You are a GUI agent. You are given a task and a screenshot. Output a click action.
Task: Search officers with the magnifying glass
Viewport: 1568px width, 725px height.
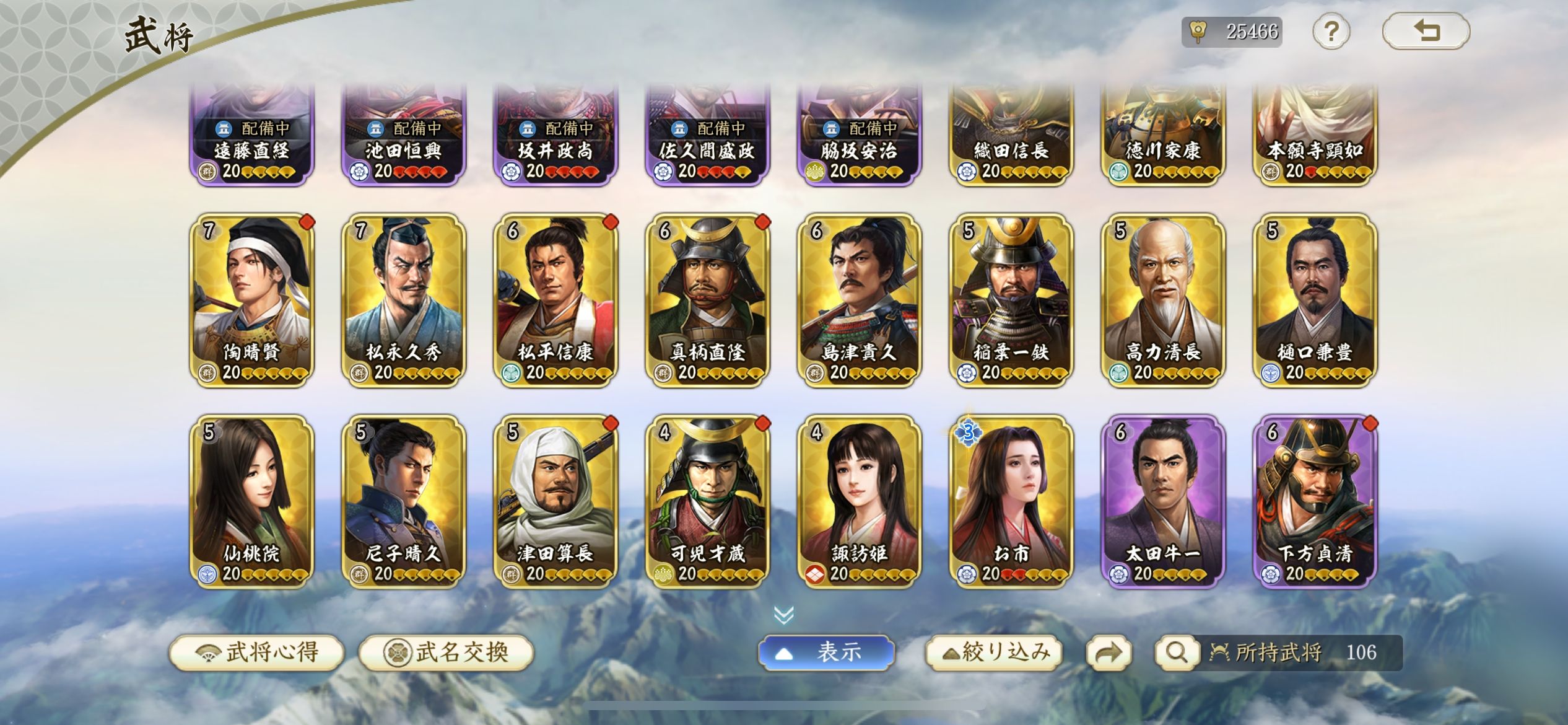coord(1175,652)
